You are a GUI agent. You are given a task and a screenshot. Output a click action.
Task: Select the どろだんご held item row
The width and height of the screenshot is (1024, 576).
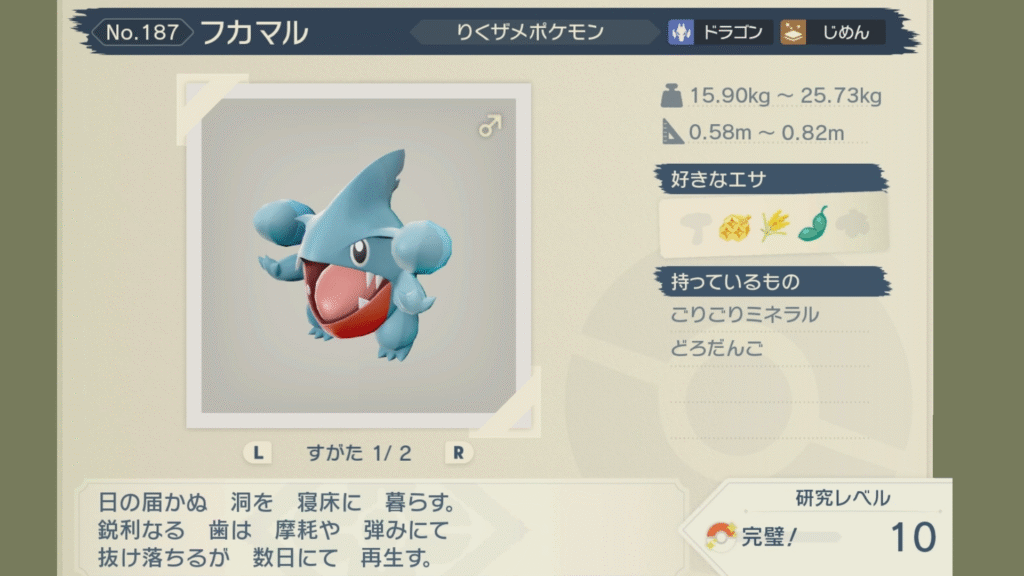(717, 349)
